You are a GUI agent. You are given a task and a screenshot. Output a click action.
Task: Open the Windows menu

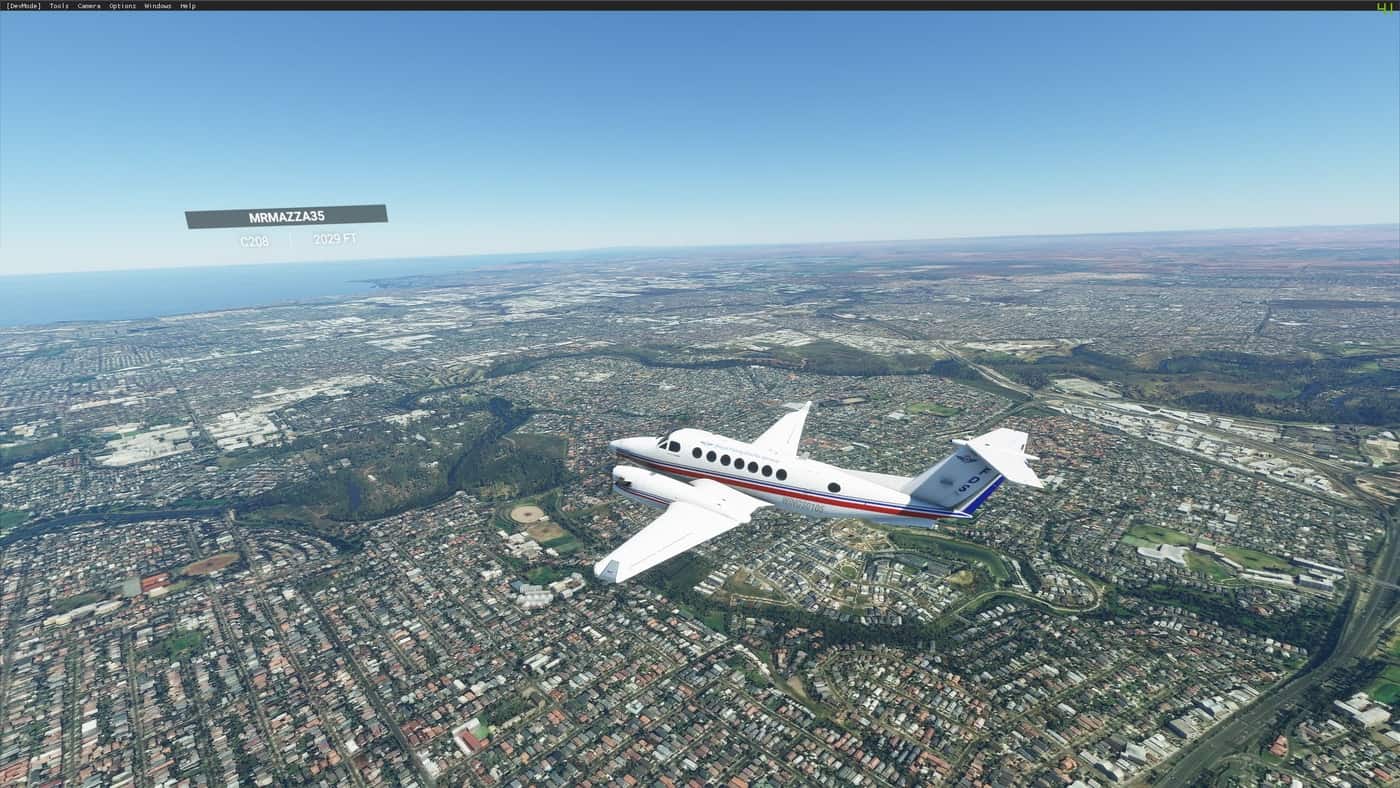point(157,6)
